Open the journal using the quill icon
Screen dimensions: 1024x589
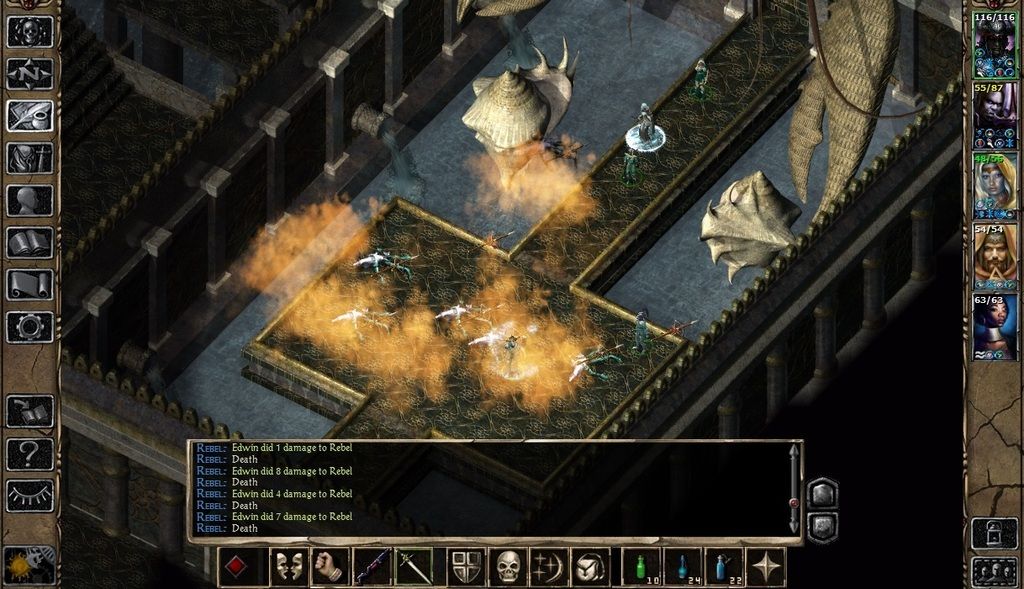[x=30, y=116]
